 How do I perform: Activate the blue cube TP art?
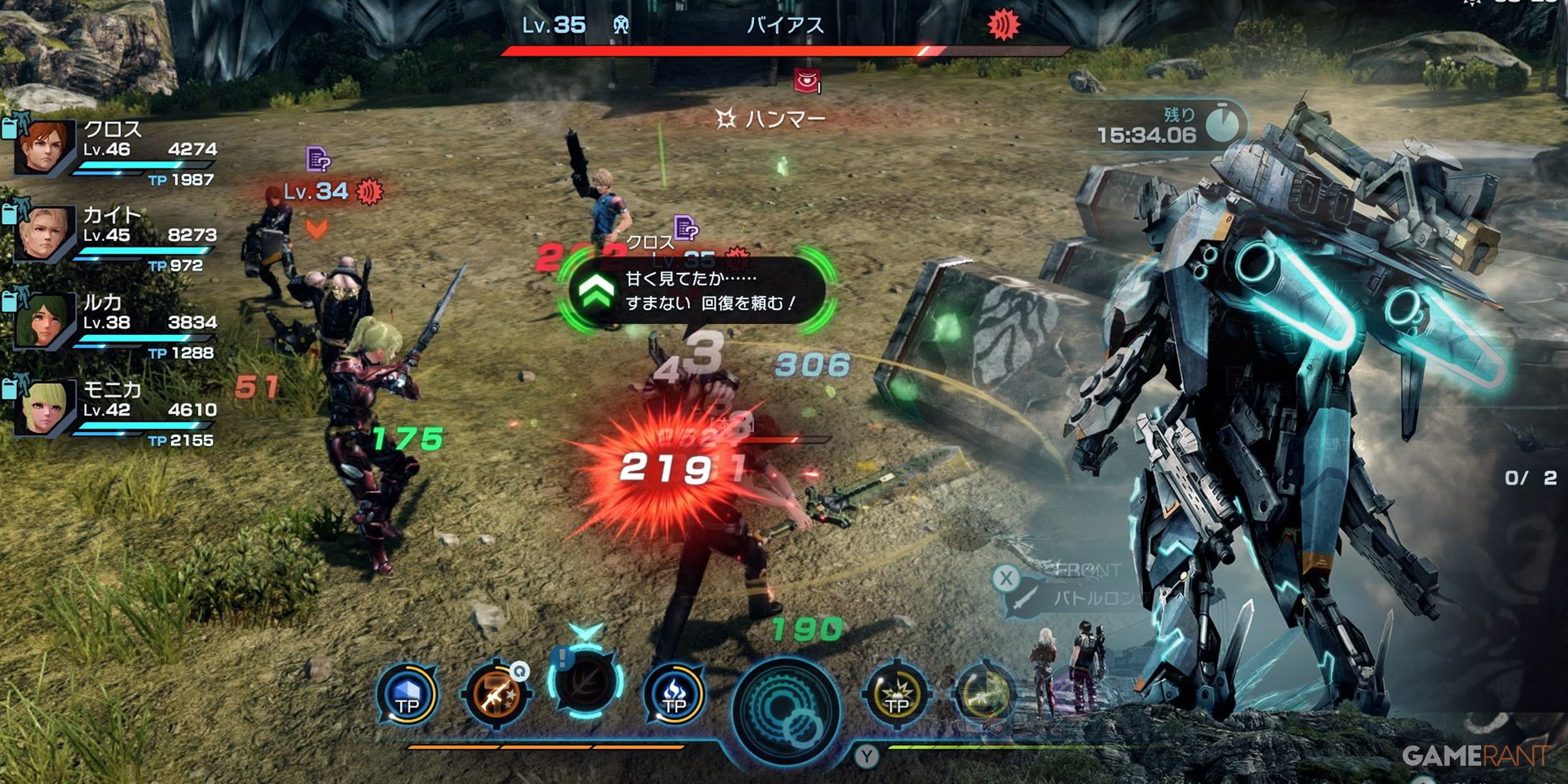tap(407, 695)
